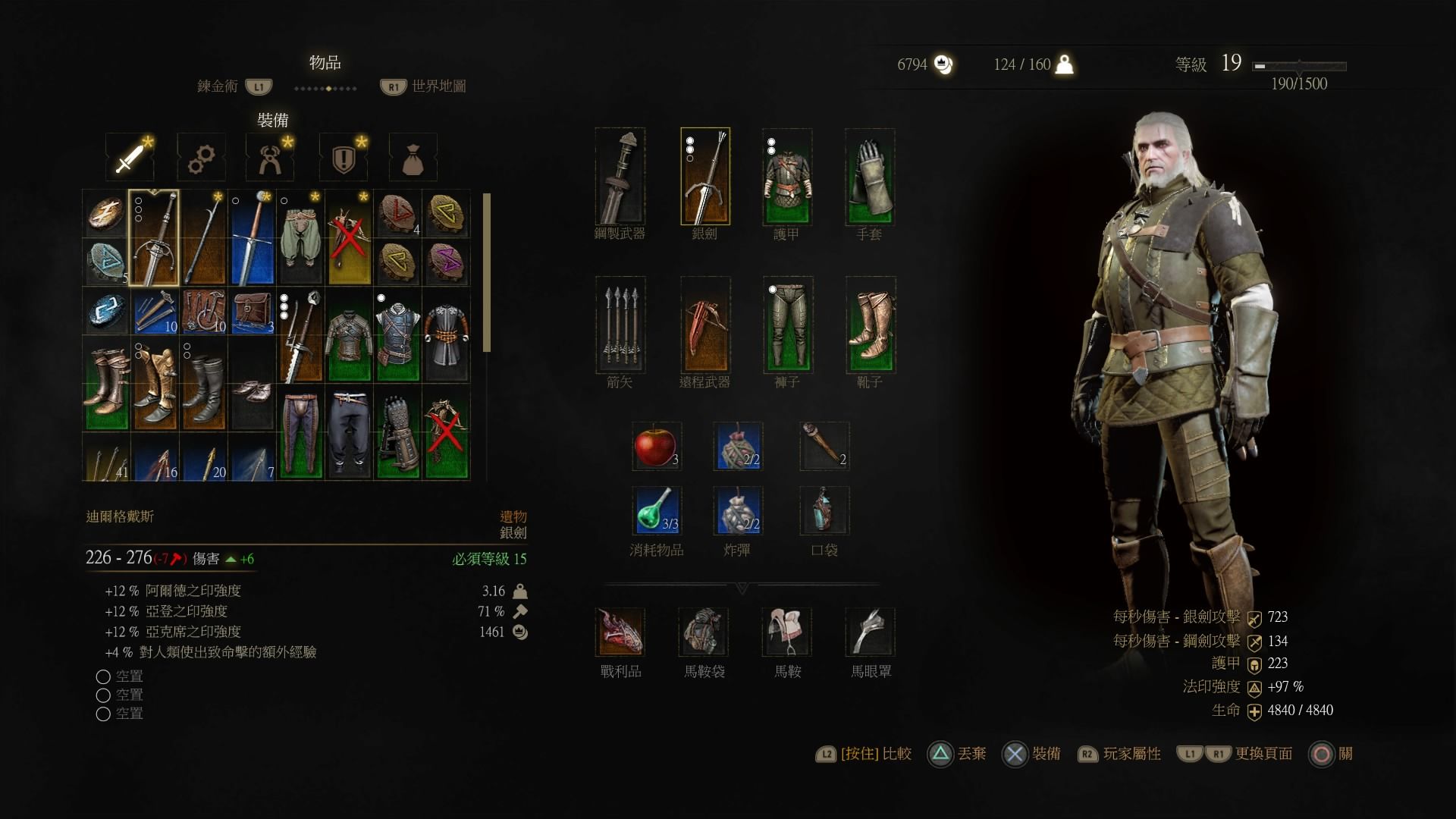Select the equipped steel weapon slot
The height and width of the screenshot is (819, 1456).
pos(620,177)
